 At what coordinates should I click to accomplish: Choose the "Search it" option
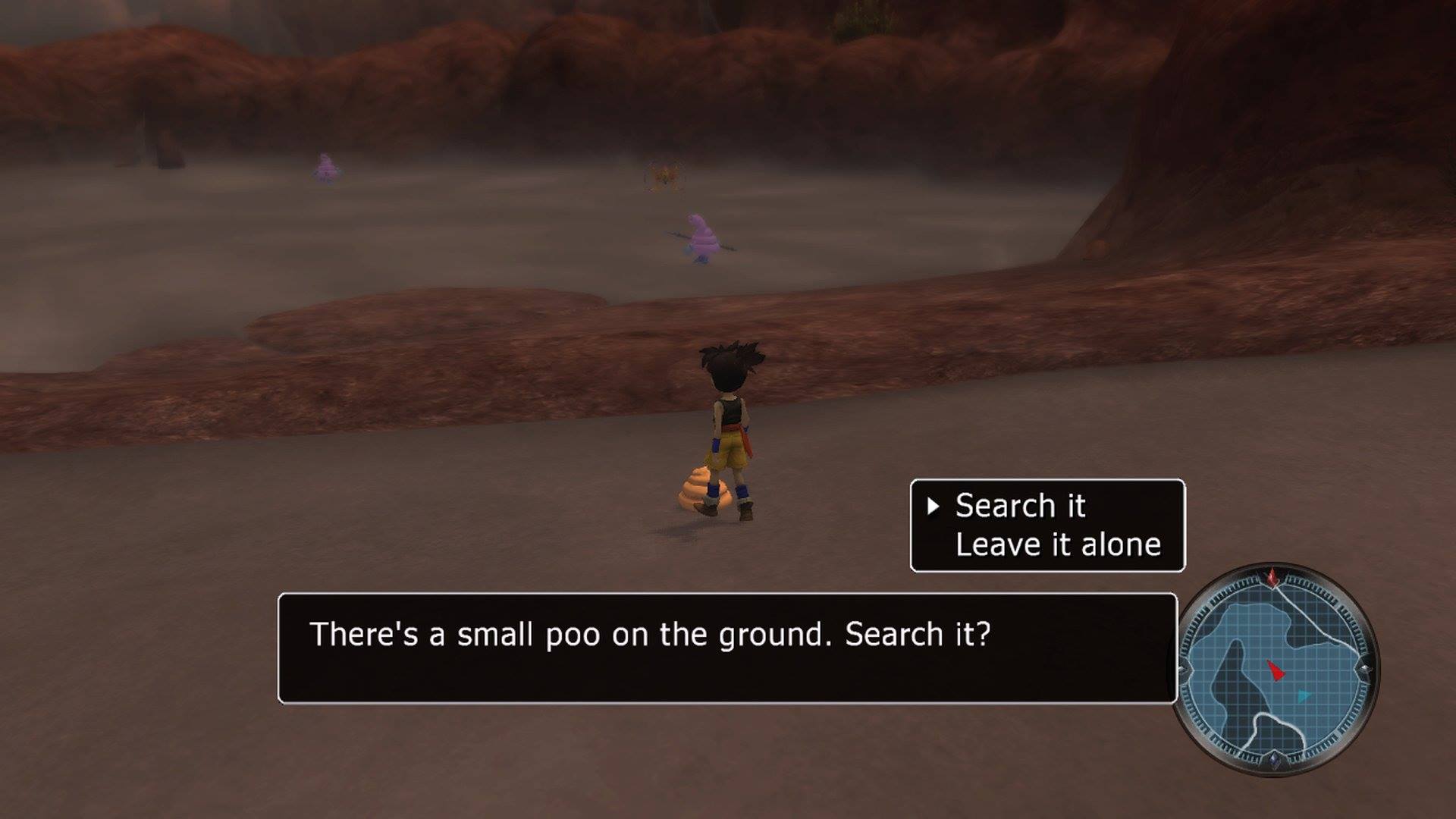click(1020, 506)
